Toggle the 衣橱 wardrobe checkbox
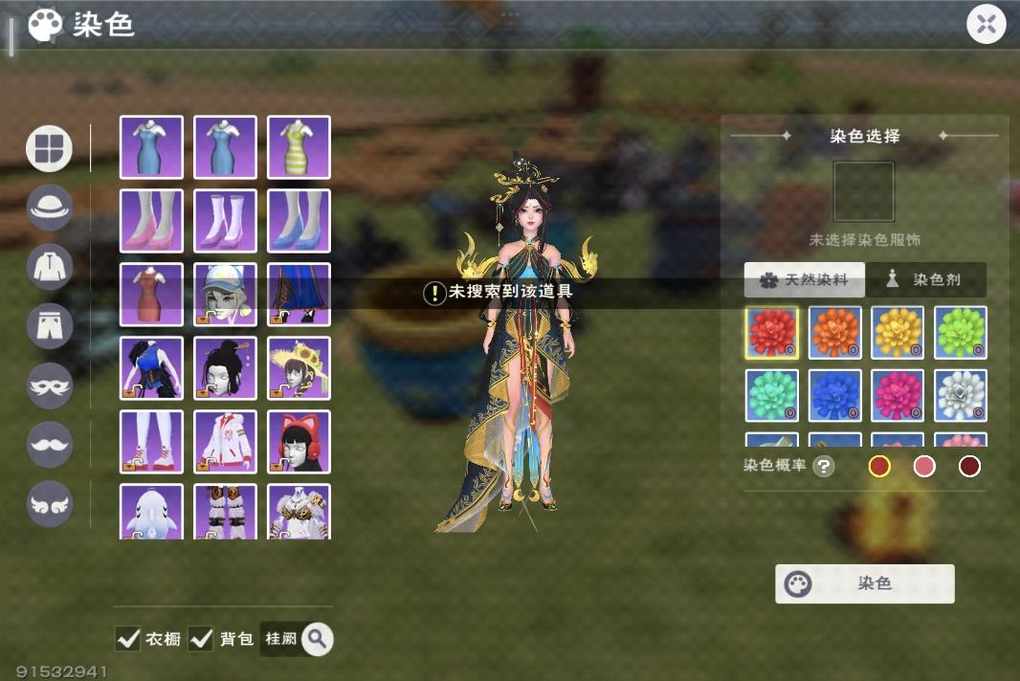Screen dimensions: 1020x681 point(128,638)
